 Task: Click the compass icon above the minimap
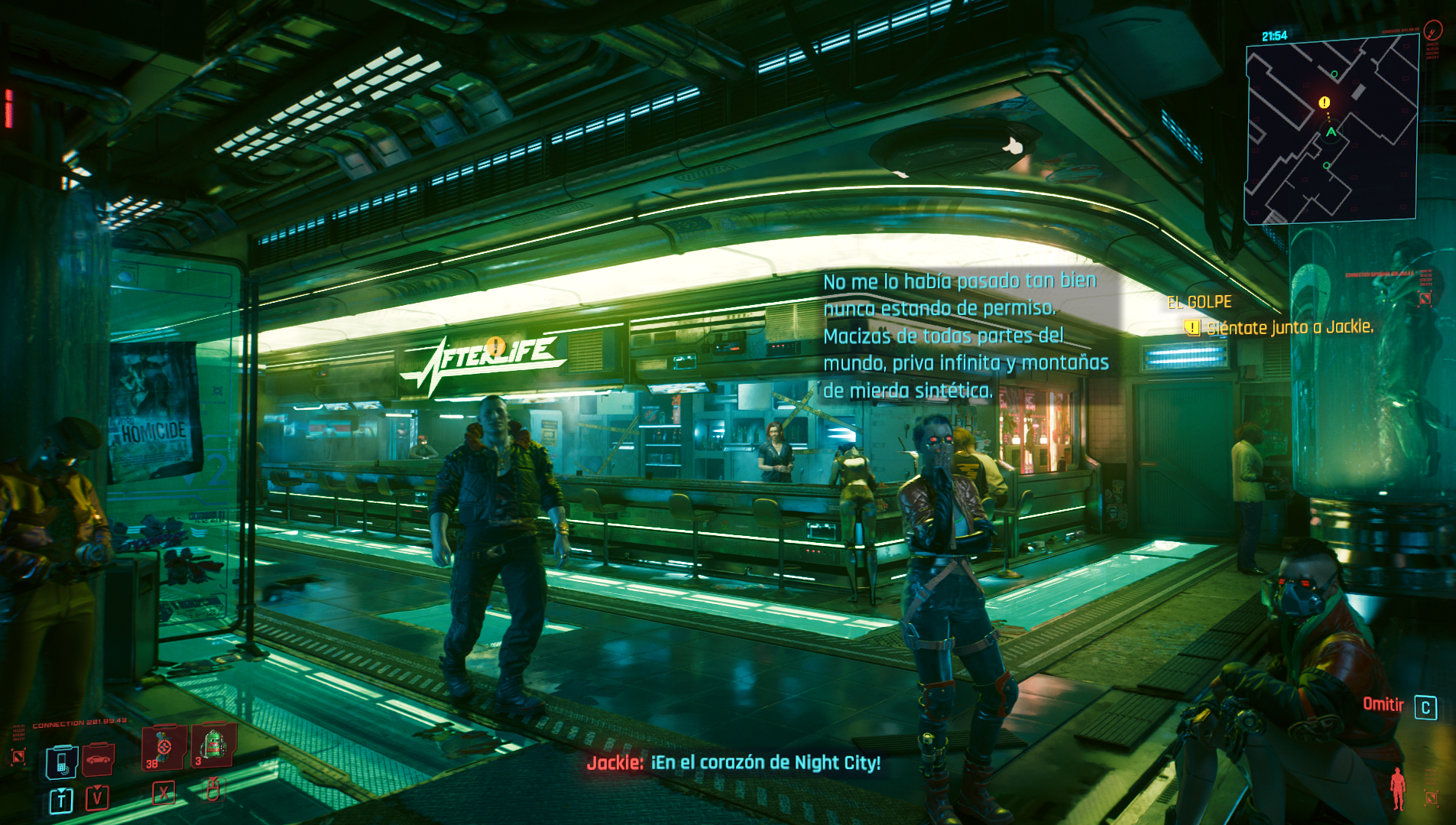pyautogui.click(x=1433, y=31)
